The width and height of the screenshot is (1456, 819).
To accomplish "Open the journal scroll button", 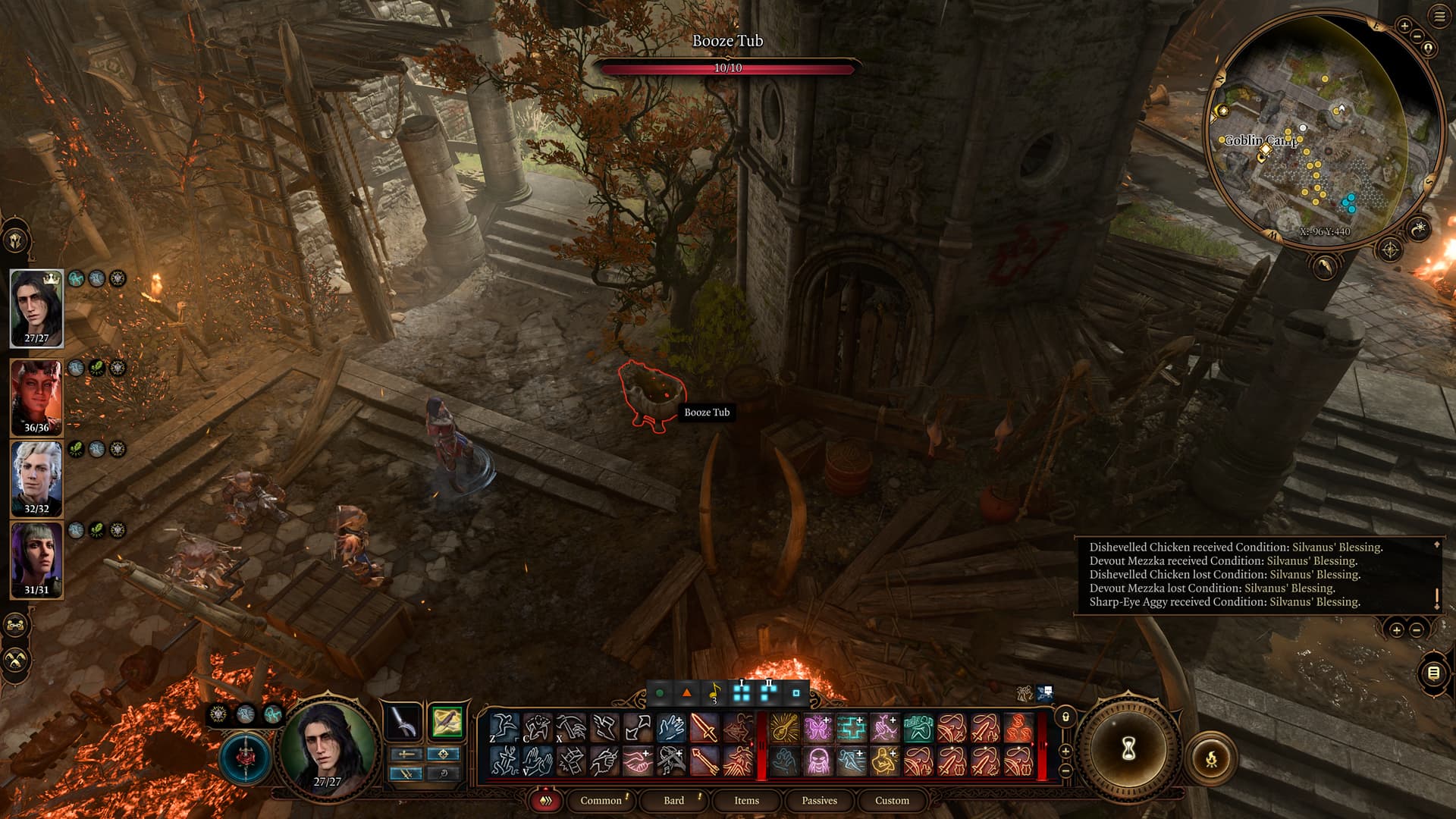I will pyautogui.click(x=1433, y=673).
